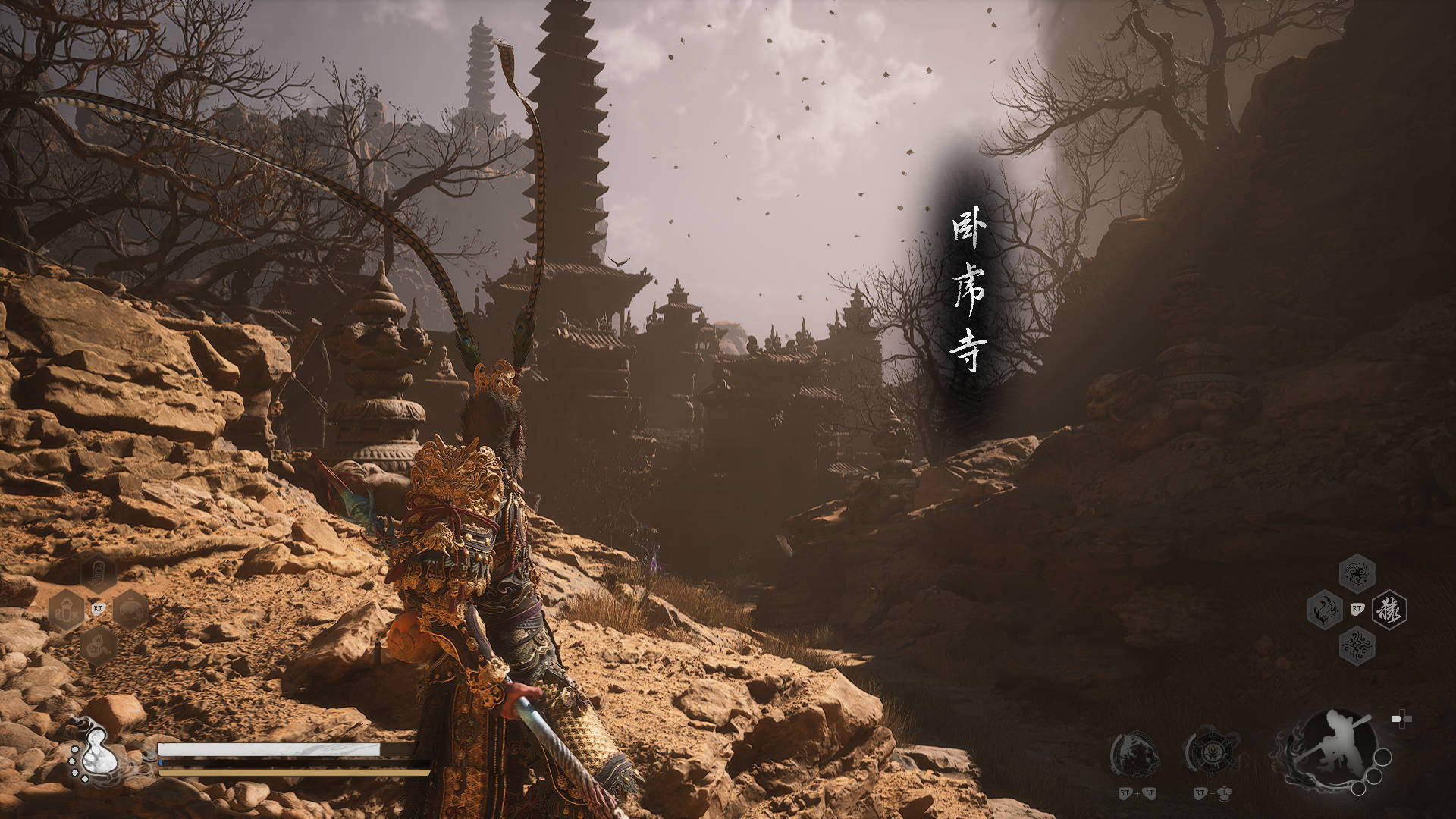Activate the highlighted calligraphy-character spell hexagon
1456x819 pixels.
1389,609
